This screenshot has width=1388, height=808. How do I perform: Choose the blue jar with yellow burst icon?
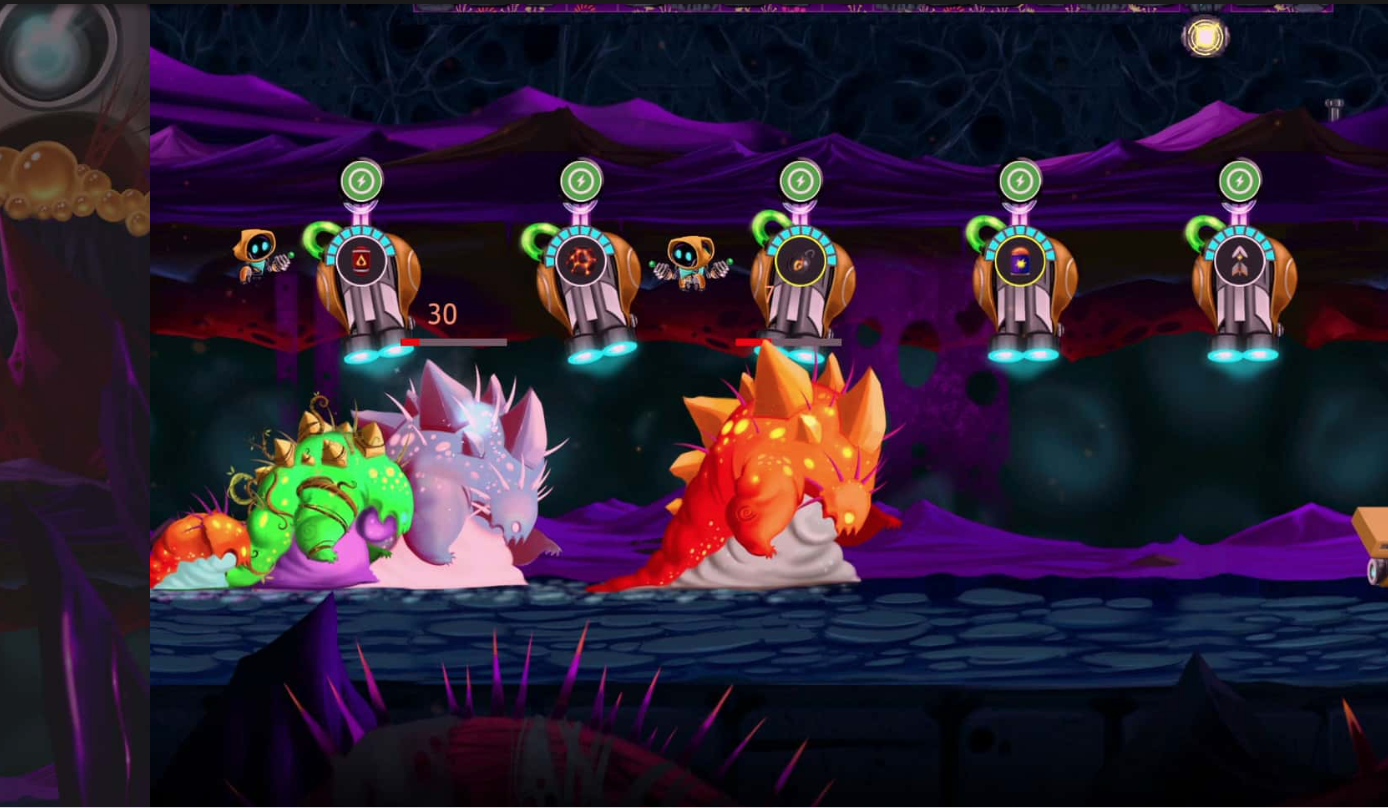[1020, 262]
